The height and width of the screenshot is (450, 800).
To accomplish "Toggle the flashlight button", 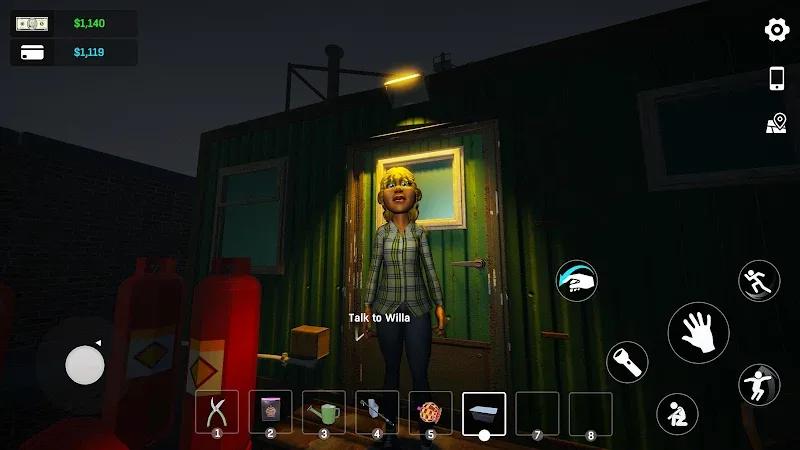I will [x=627, y=362].
